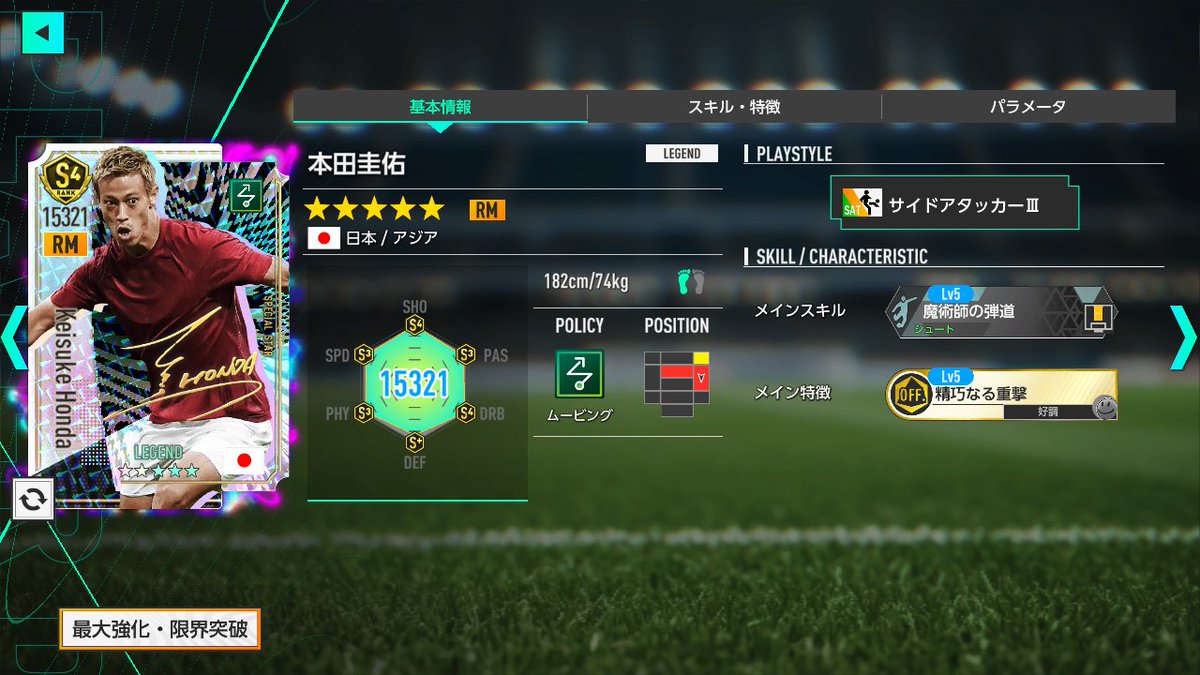Toggle the 最大強化・限界突破 button

click(x=160, y=630)
